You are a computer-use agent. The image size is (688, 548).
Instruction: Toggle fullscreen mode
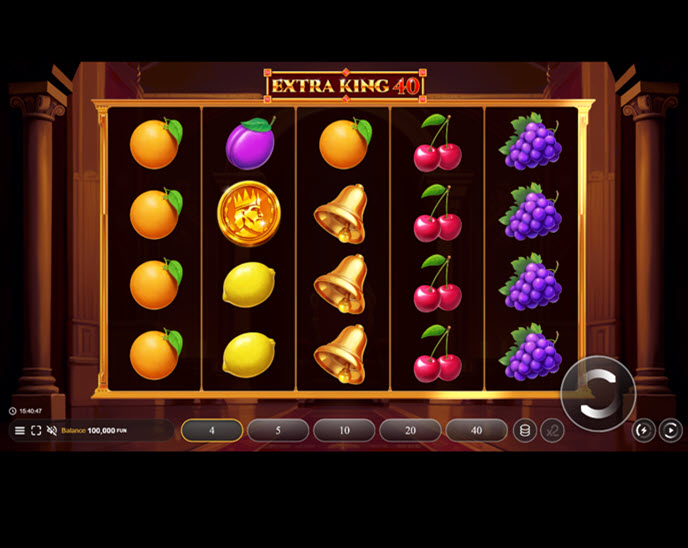click(36, 430)
